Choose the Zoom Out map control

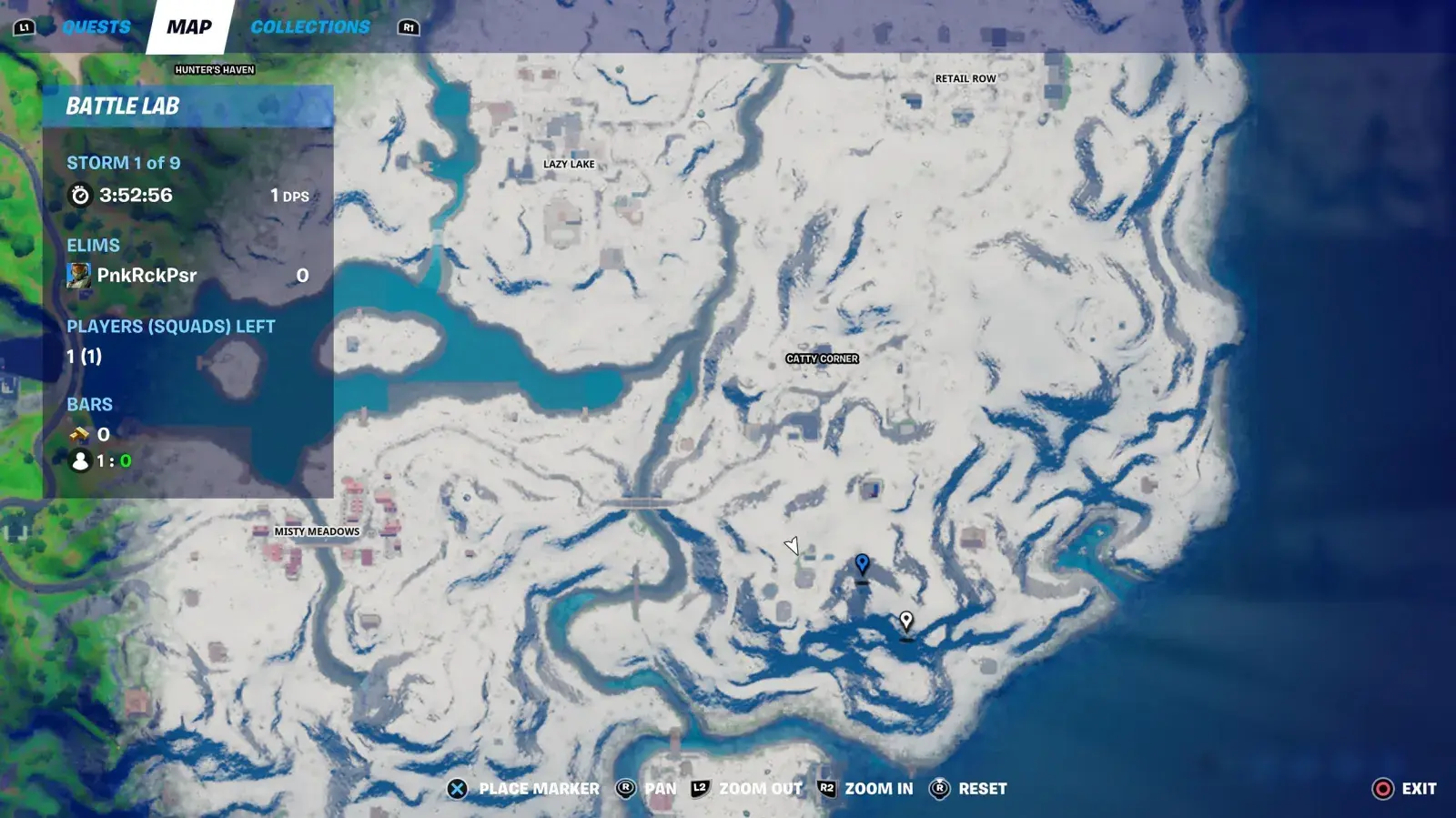[x=747, y=789]
